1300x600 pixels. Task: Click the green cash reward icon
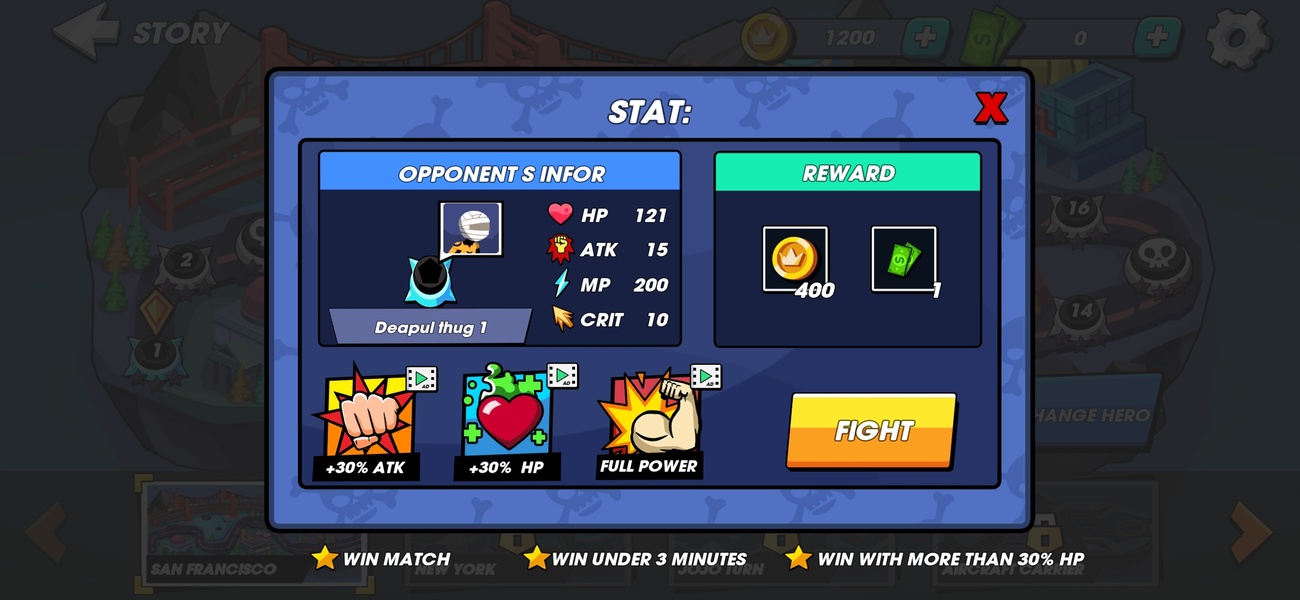[x=903, y=259]
